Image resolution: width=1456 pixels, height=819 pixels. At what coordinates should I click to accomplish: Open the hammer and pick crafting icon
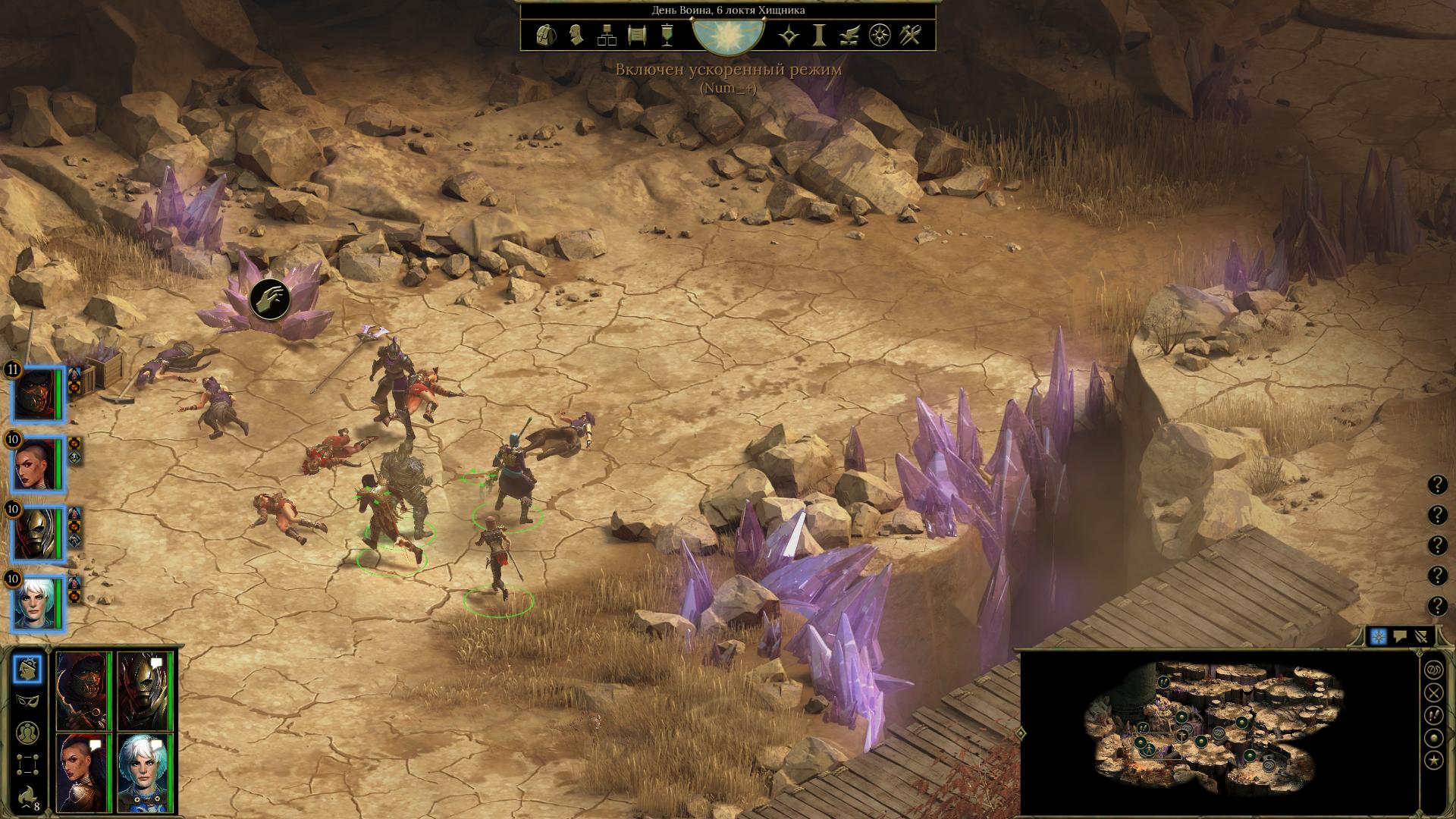tap(910, 36)
